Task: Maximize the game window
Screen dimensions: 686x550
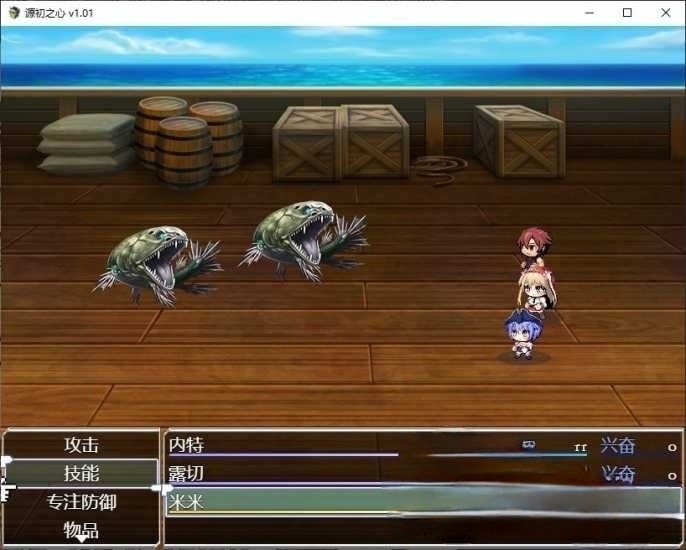Action: (627, 13)
